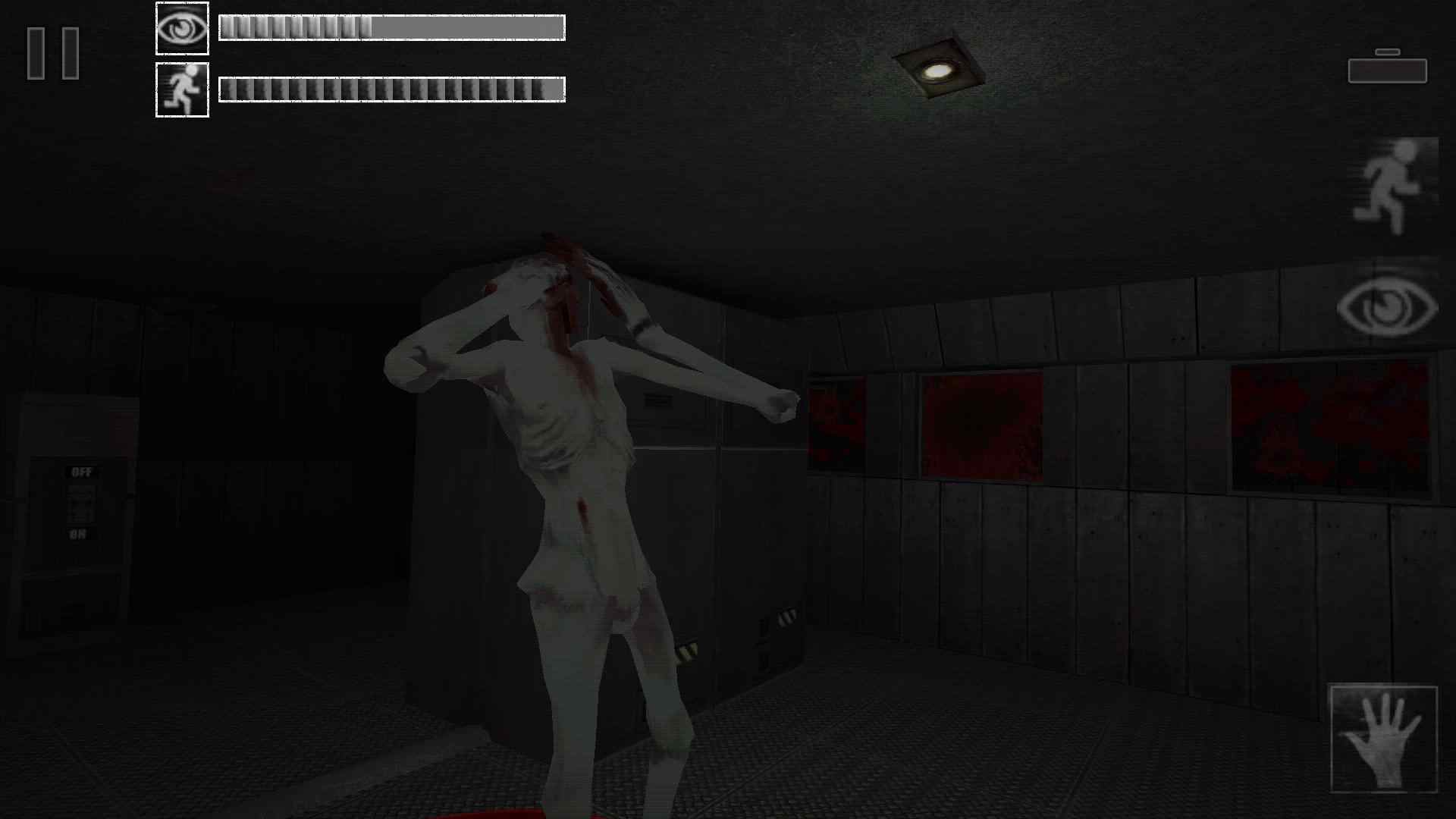Open the item slot in the top-right corner
Screen dimensions: 1456x819
[x=1388, y=71]
